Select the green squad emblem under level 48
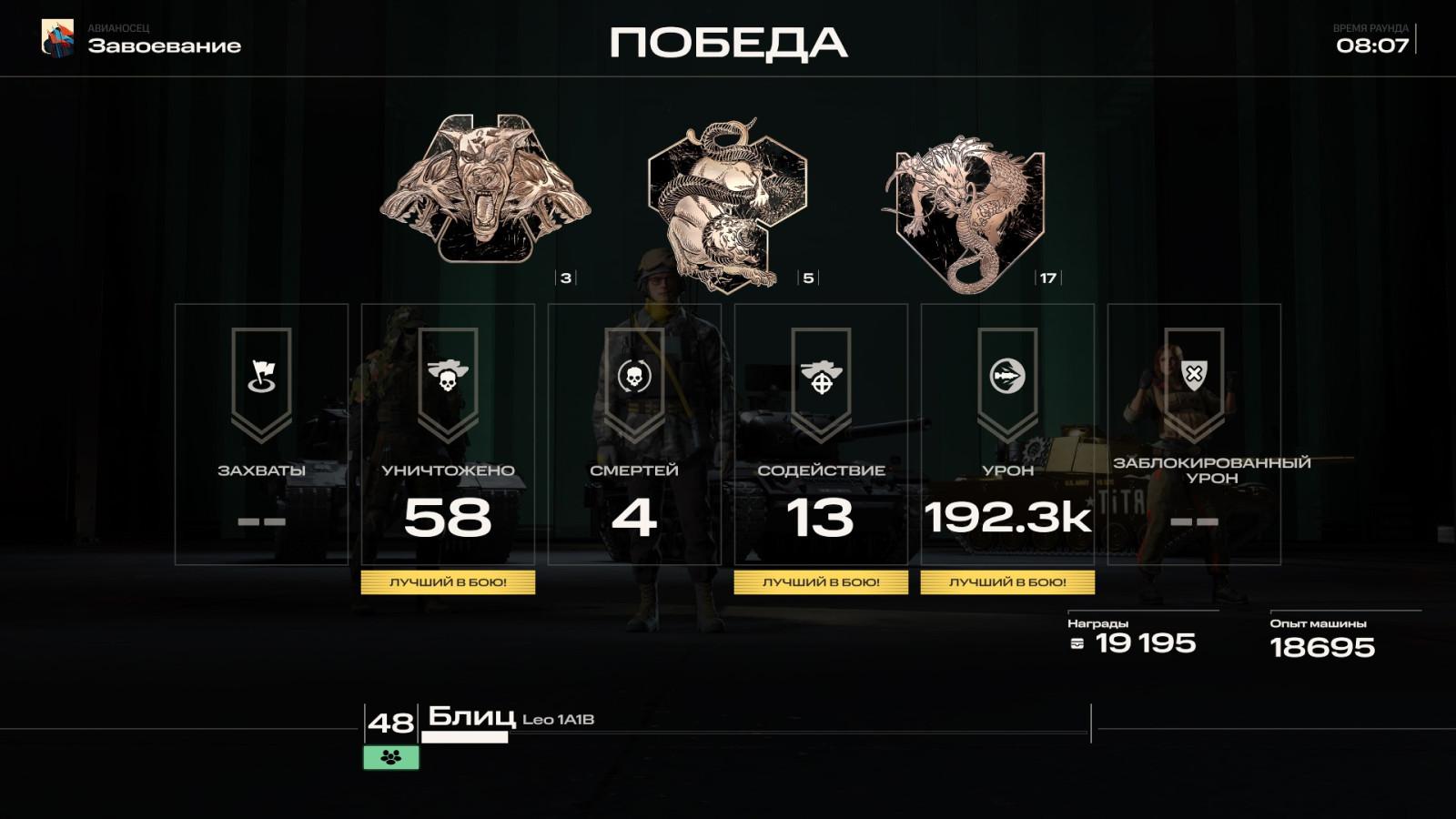The height and width of the screenshot is (819, 1456). (x=389, y=756)
